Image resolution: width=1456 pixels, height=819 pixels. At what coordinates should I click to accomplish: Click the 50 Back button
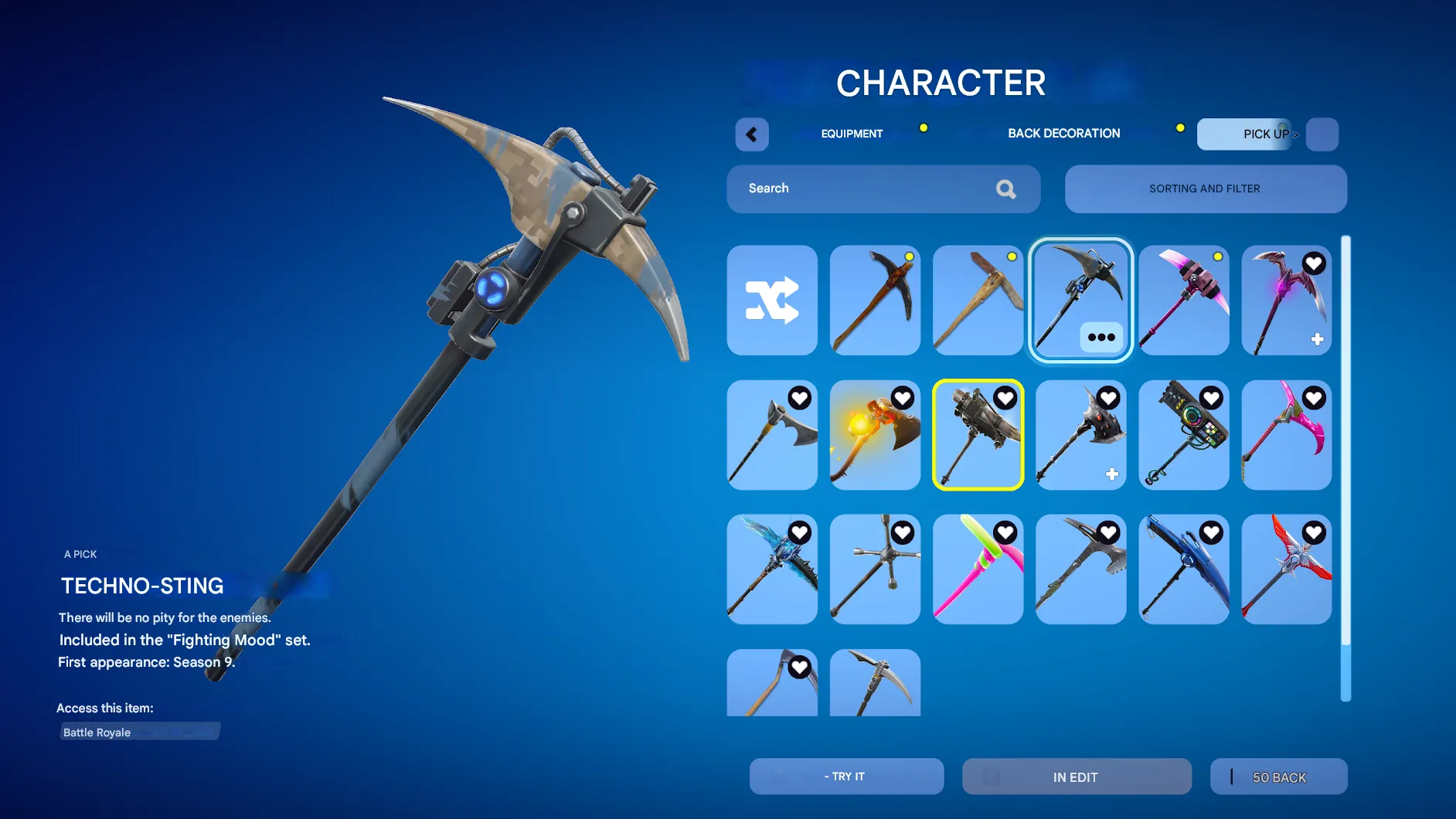click(x=1278, y=777)
